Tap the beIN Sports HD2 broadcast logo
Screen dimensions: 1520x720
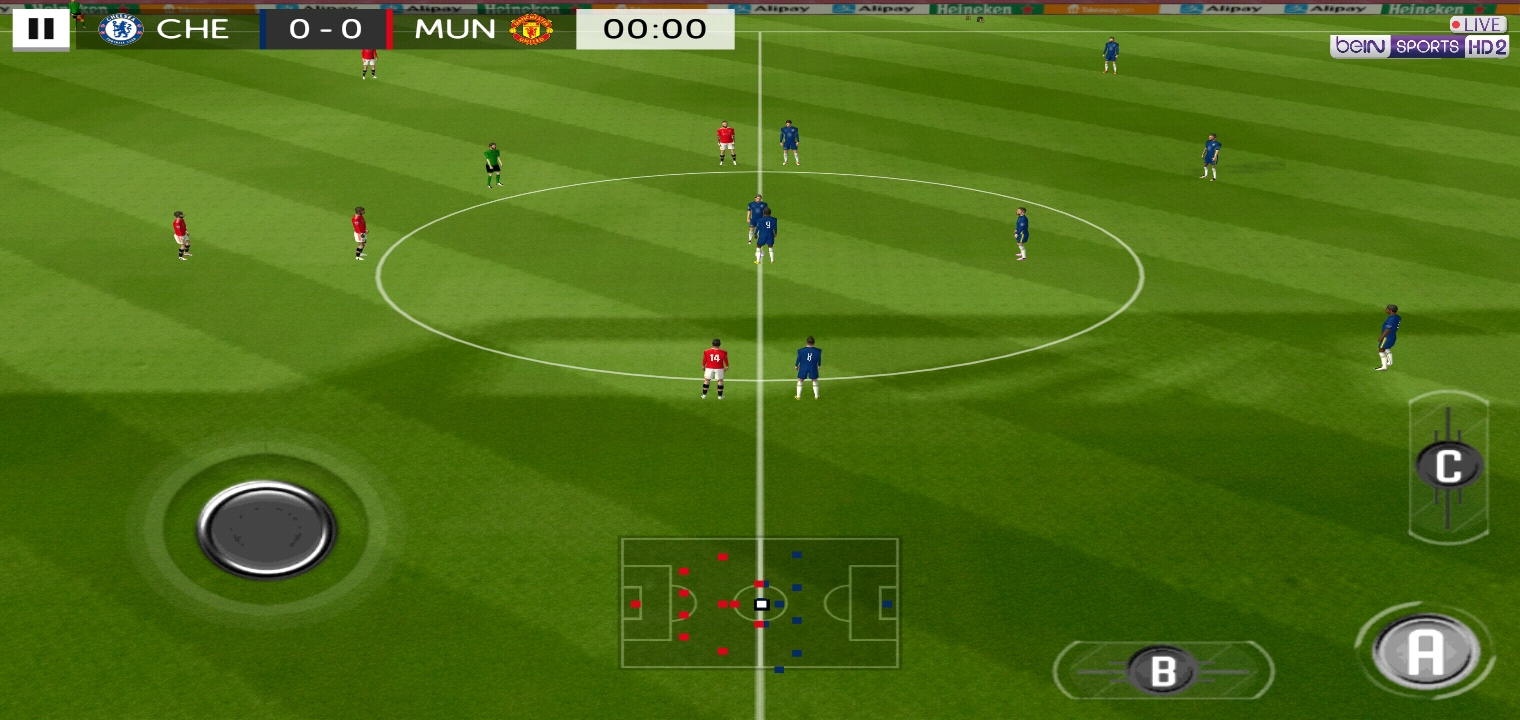pos(1419,46)
